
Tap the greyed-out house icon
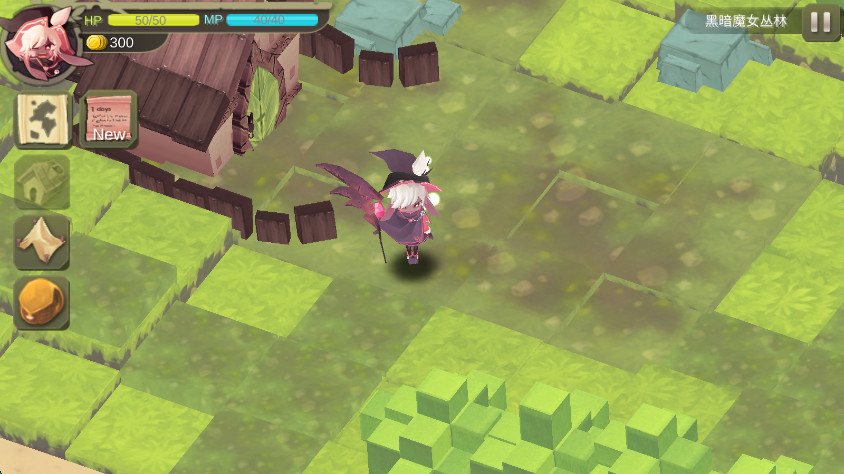(x=43, y=181)
